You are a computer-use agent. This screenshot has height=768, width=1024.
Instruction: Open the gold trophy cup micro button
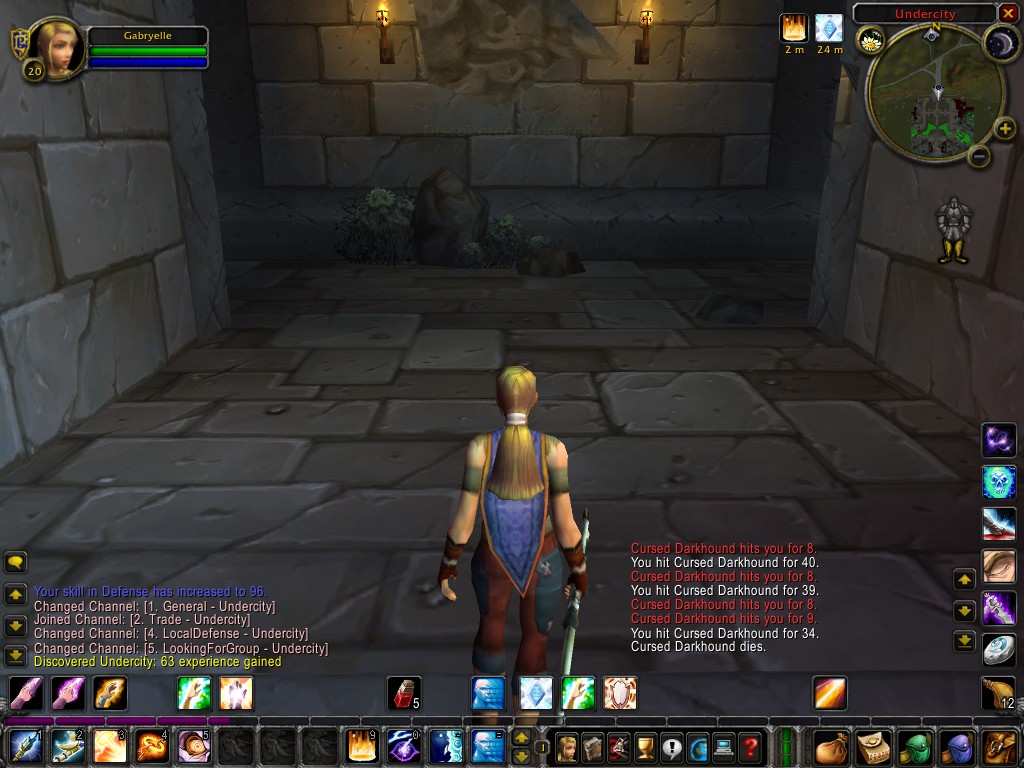[x=645, y=746]
